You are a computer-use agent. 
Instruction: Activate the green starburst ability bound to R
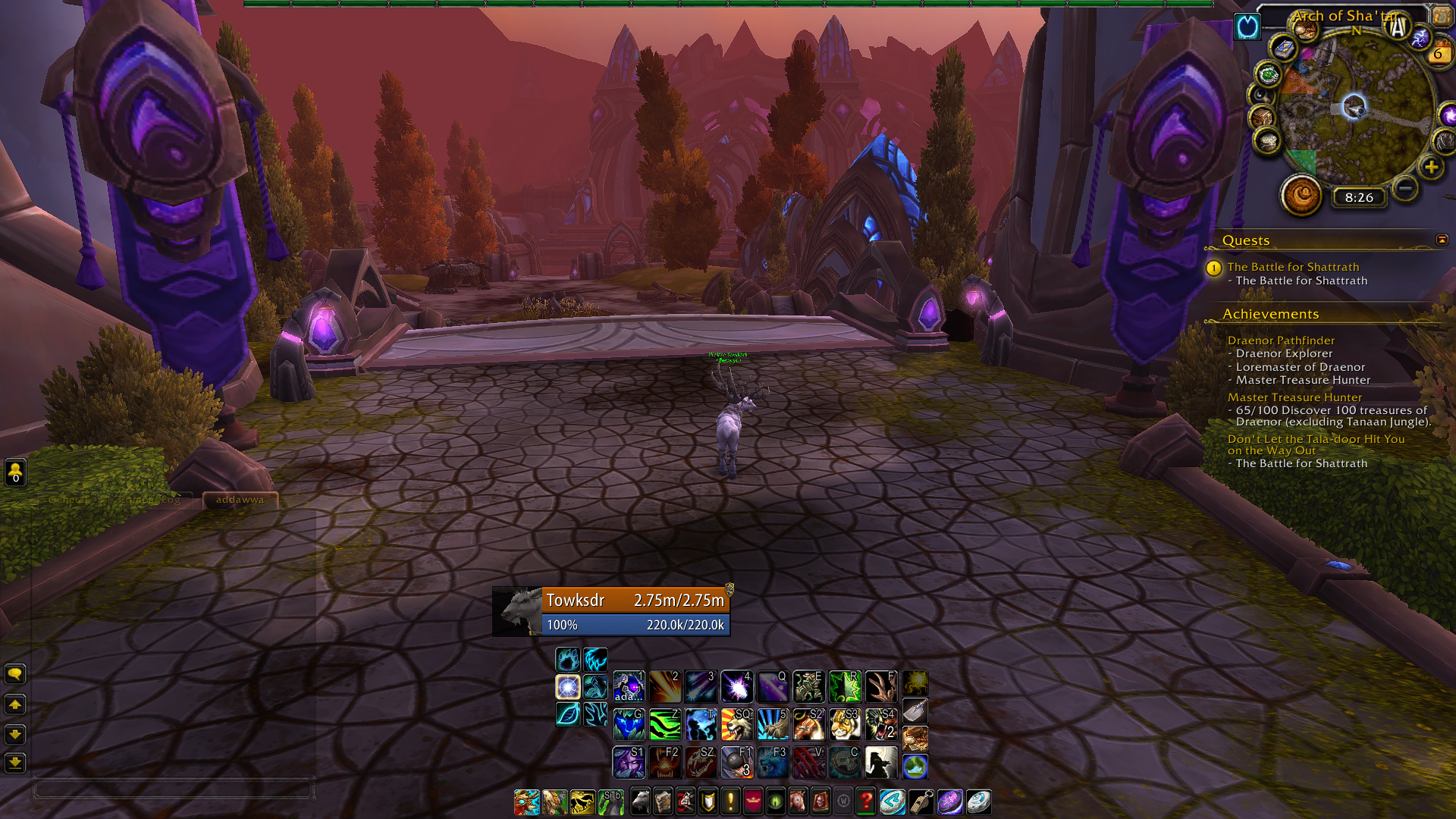[845, 687]
